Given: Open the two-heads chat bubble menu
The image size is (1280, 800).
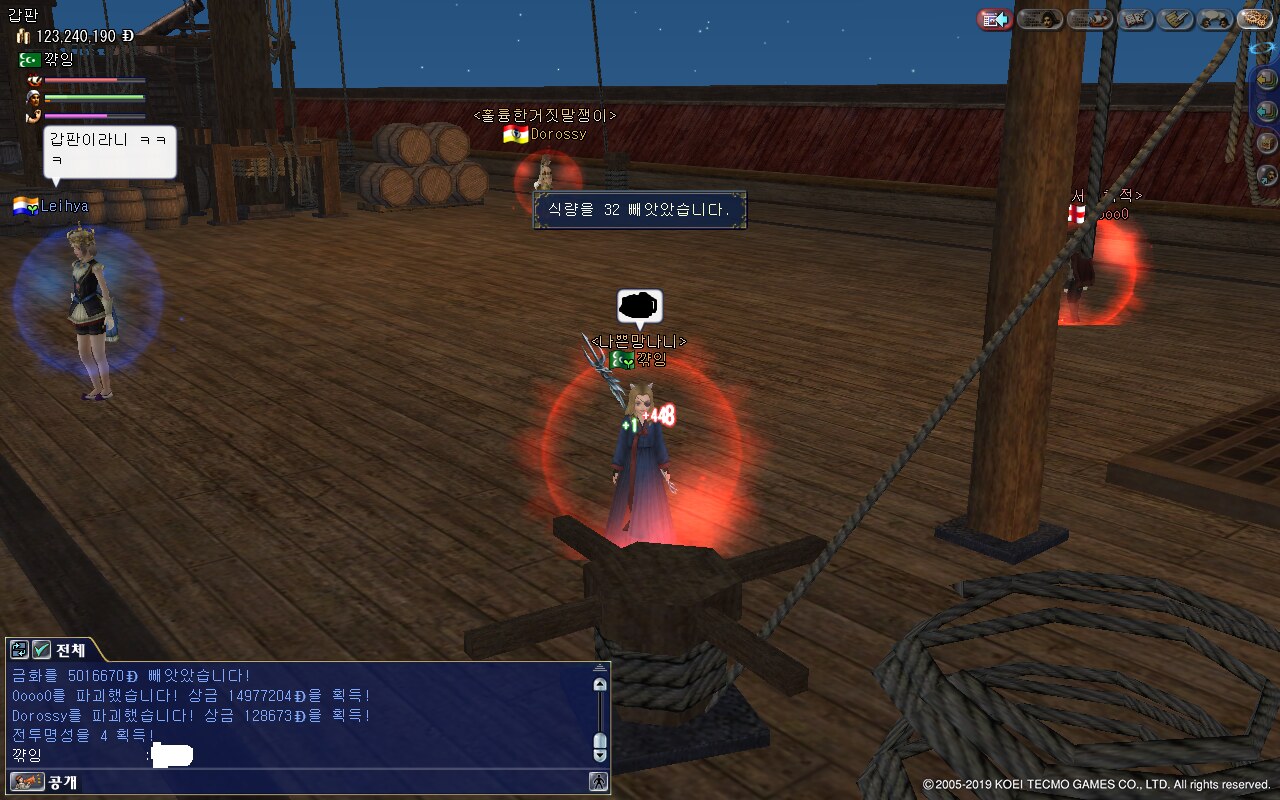Looking at the screenshot, I should (x=1215, y=19).
